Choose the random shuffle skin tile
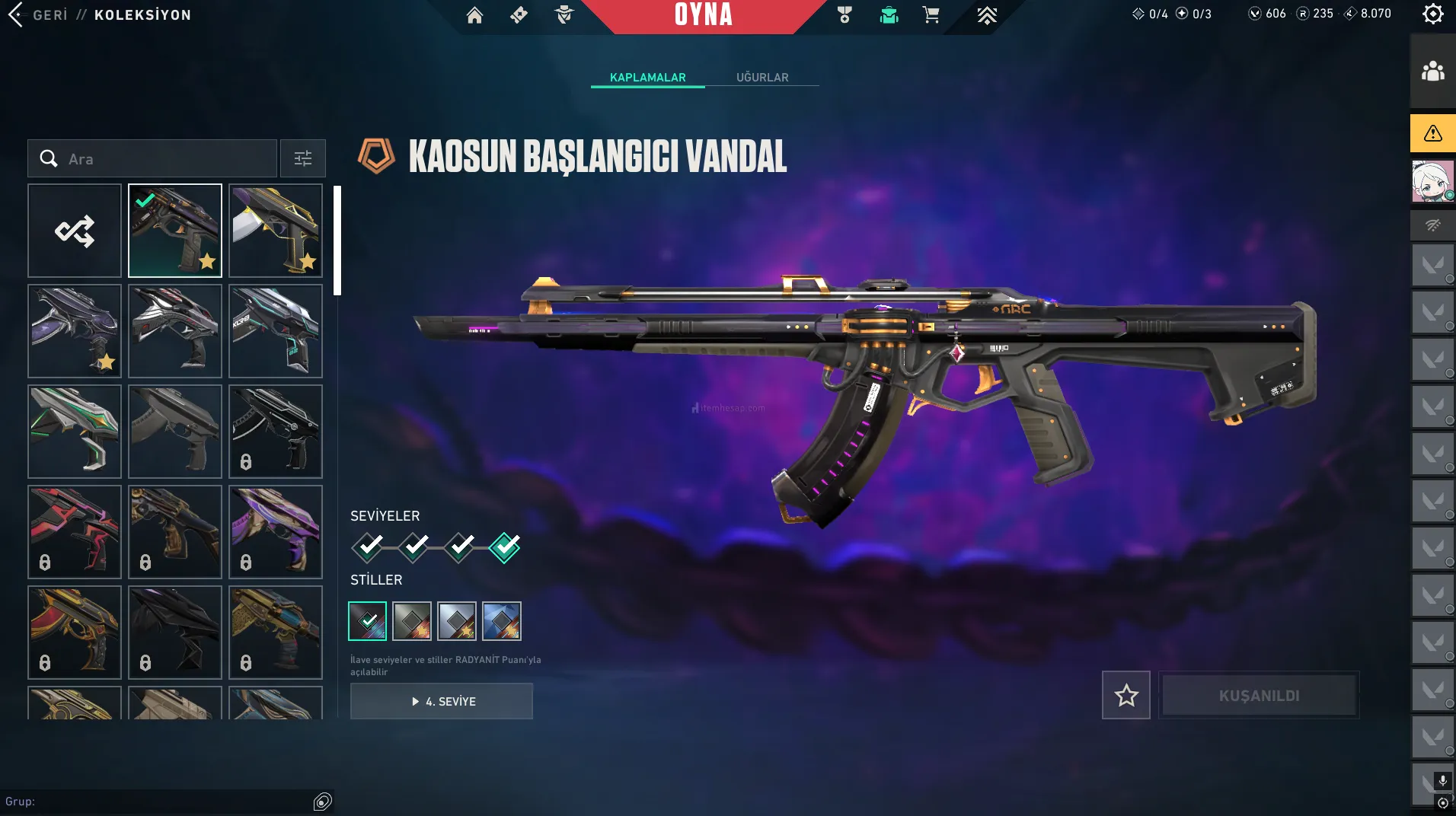Viewport: 1456px width, 816px height. tap(75, 231)
